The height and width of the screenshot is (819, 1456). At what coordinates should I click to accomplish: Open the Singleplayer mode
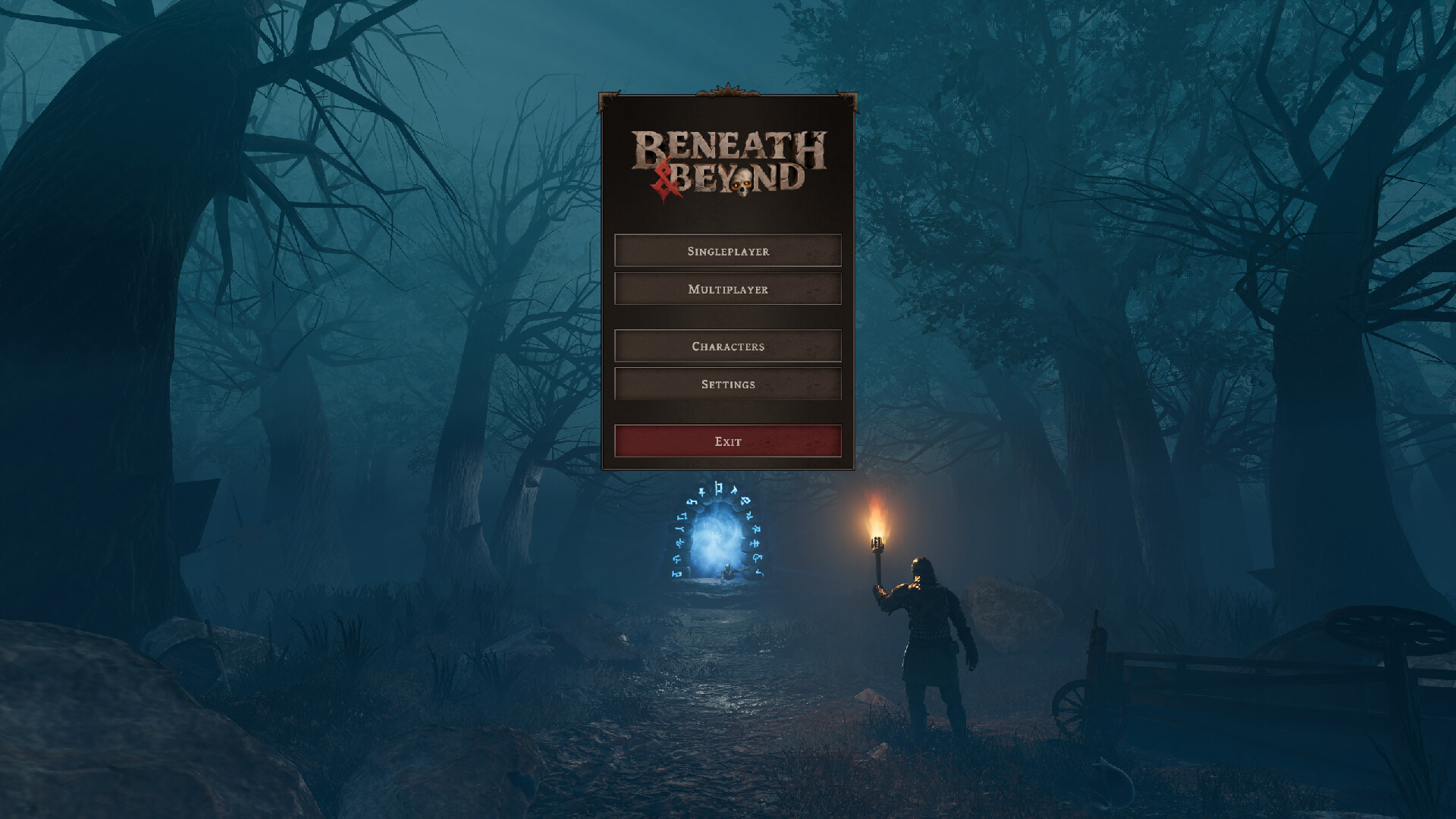click(x=727, y=250)
